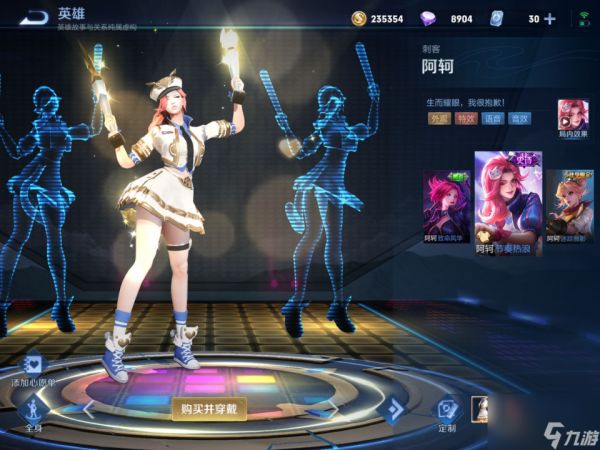This screenshot has width=600, height=450.
Task: Go back using the top-left arrow
Action: (x=34, y=17)
